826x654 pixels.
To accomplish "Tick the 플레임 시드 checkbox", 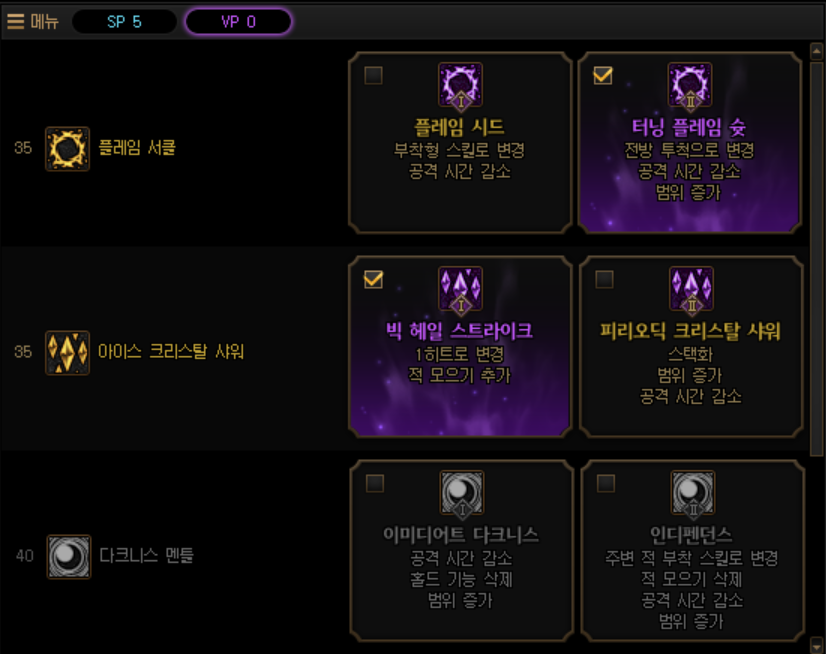I will [x=374, y=76].
